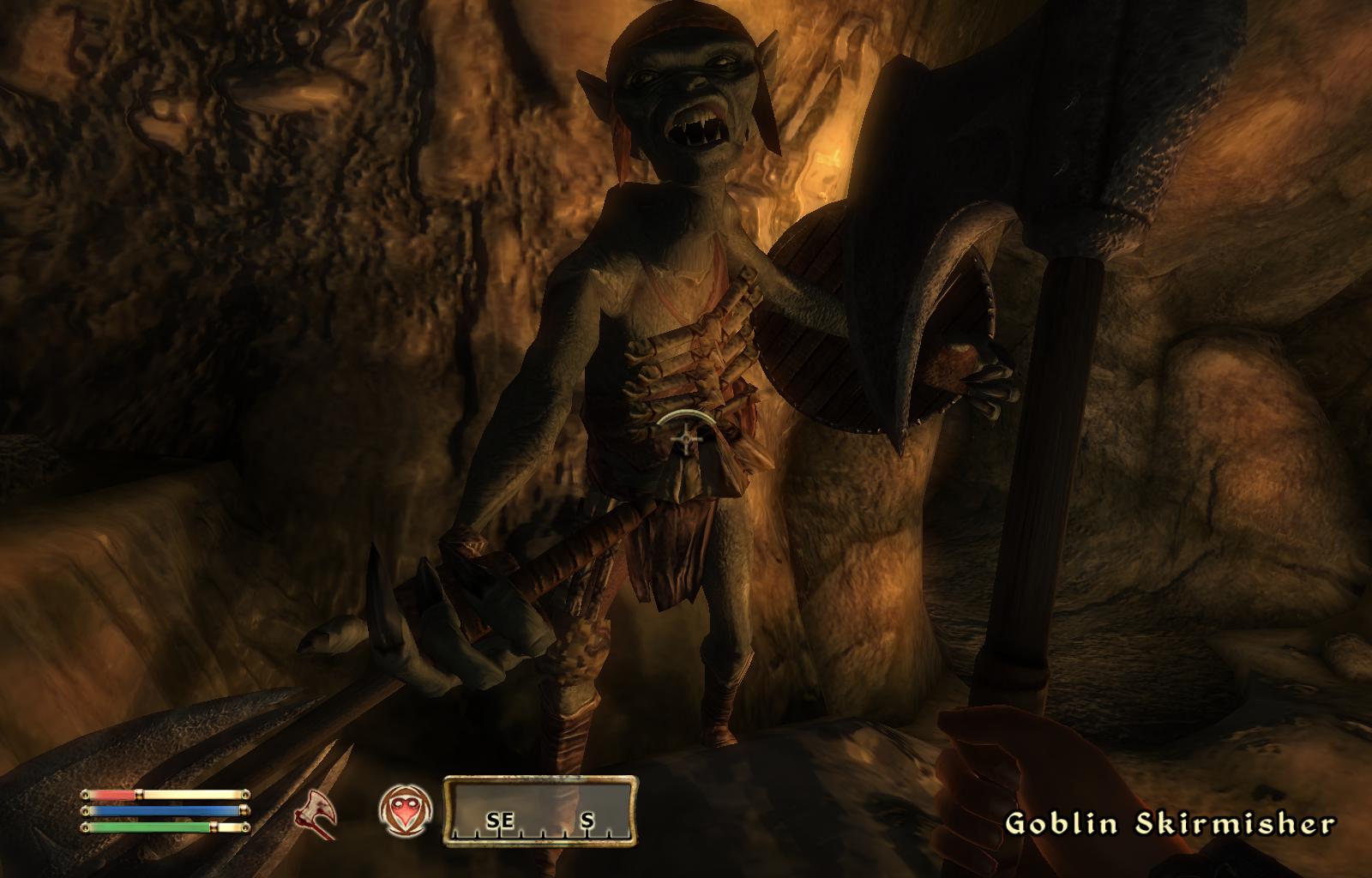Select the active heart spell icon
Image resolution: width=1372 pixels, height=878 pixels.
406,810
